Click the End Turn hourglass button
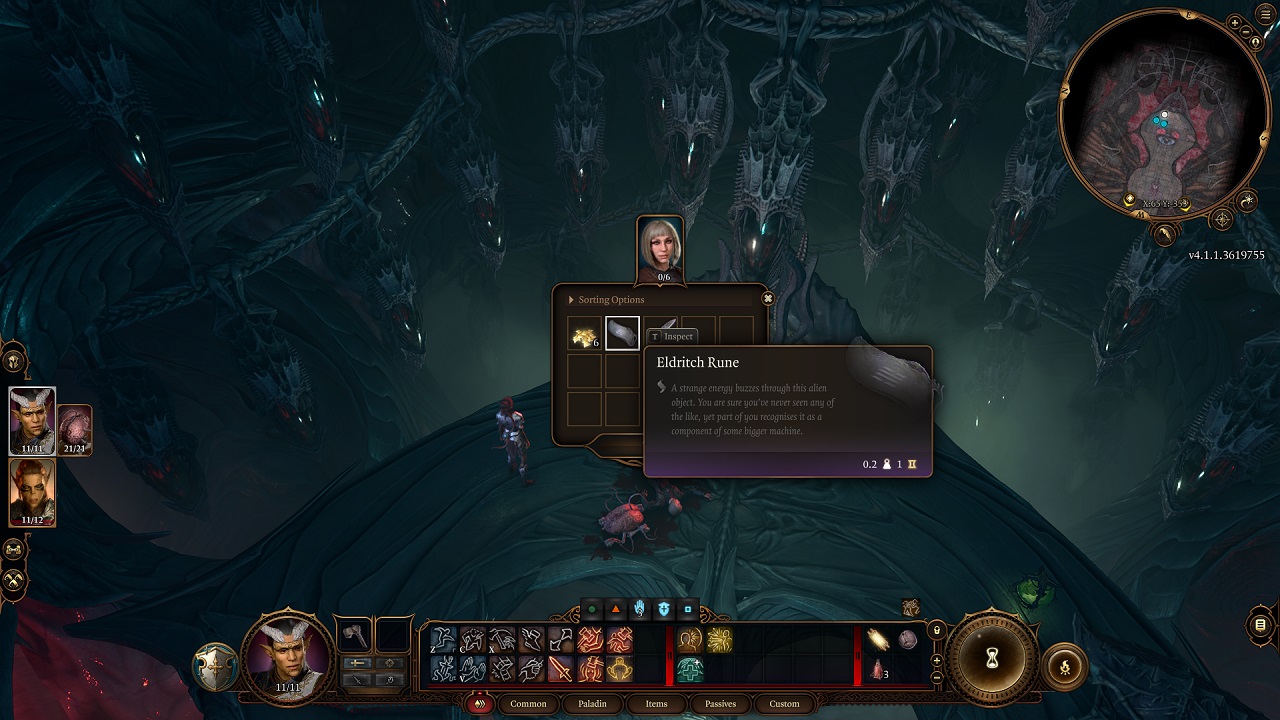Image resolution: width=1280 pixels, height=720 pixels. (x=991, y=660)
